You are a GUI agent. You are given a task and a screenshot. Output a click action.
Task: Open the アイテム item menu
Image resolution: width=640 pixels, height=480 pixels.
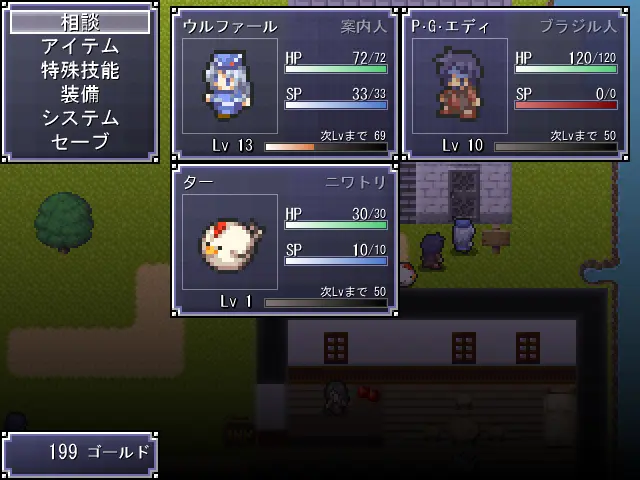click(x=80, y=46)
